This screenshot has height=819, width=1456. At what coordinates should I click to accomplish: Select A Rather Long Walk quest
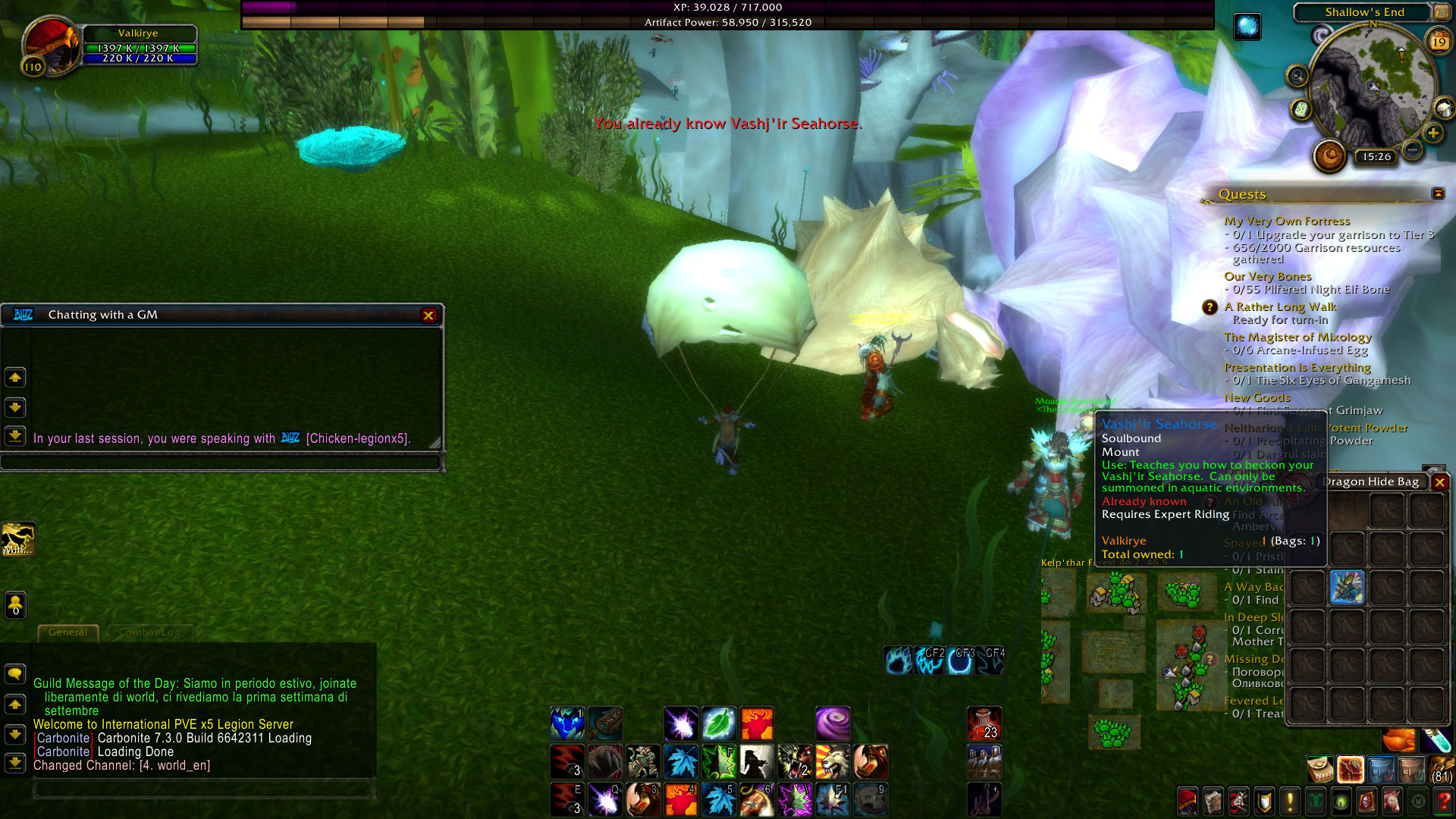1280,307
